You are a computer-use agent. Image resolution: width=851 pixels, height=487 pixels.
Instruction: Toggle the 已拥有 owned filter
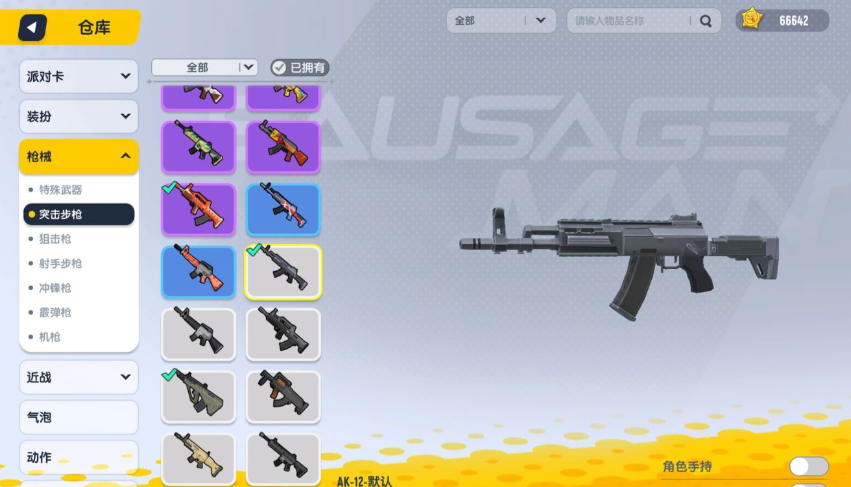(x=300, y=68)
